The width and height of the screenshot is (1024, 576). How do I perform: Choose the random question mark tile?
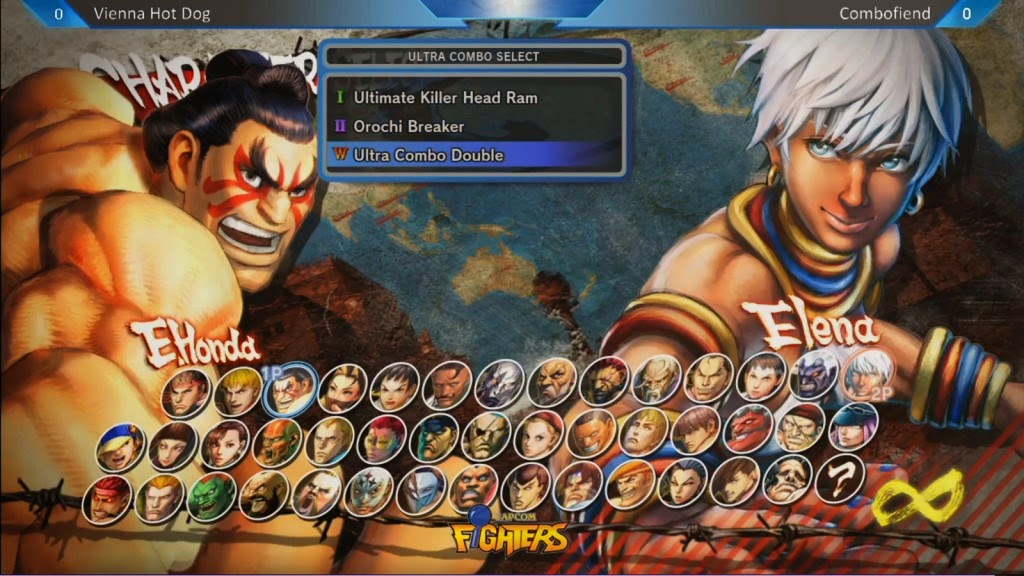(839, 479)
